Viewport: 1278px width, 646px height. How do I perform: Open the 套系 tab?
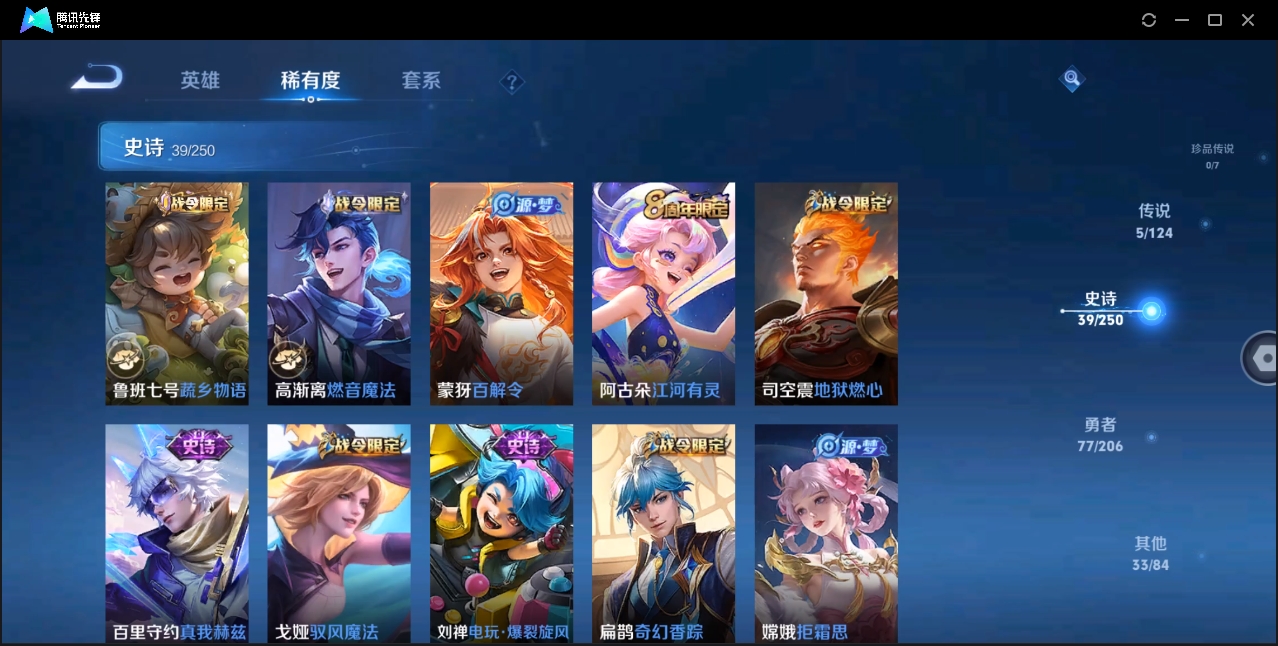[x=421, y=81]
